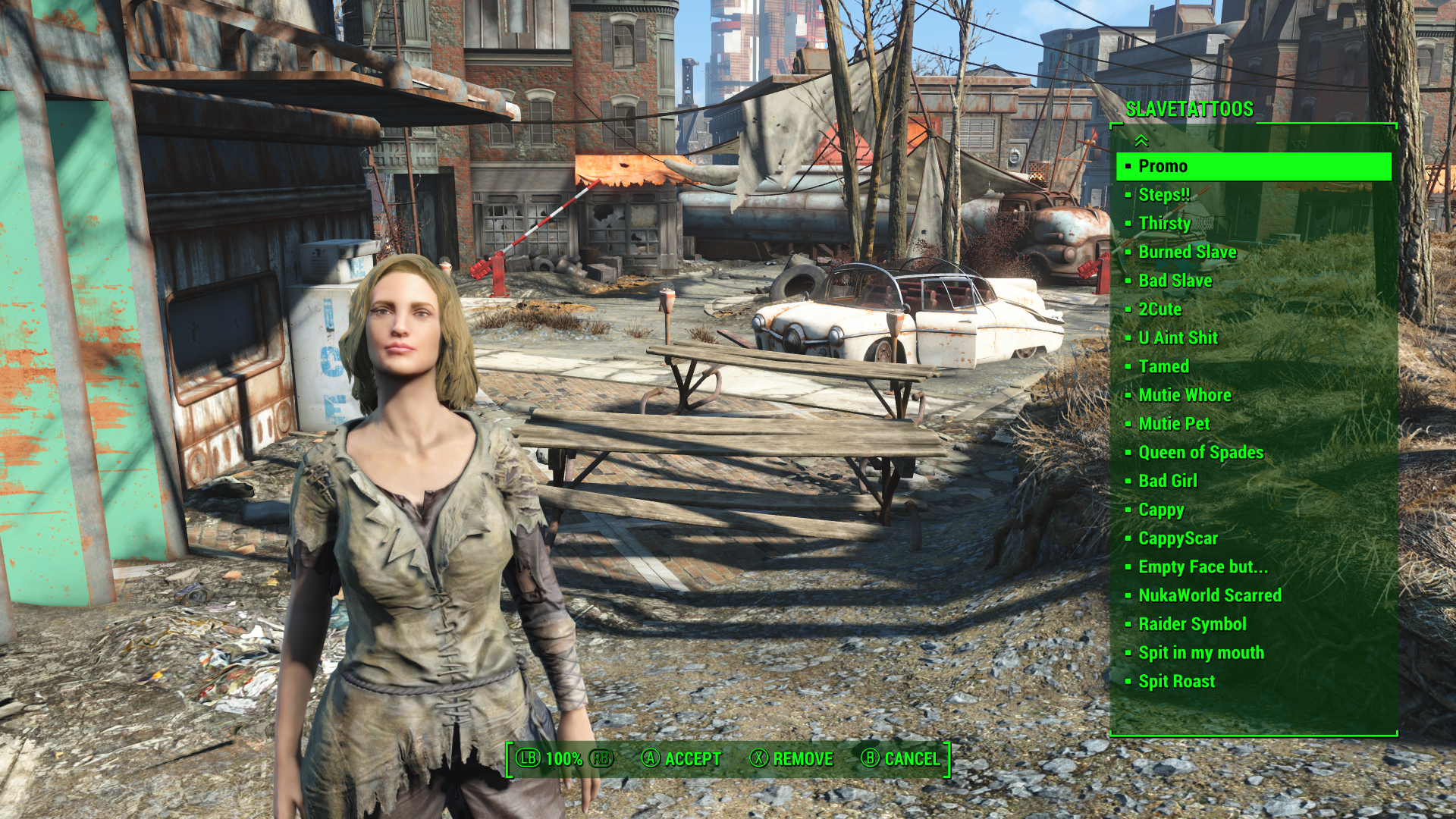Choose the Bad Girl entry

(x=1167, y=482)
